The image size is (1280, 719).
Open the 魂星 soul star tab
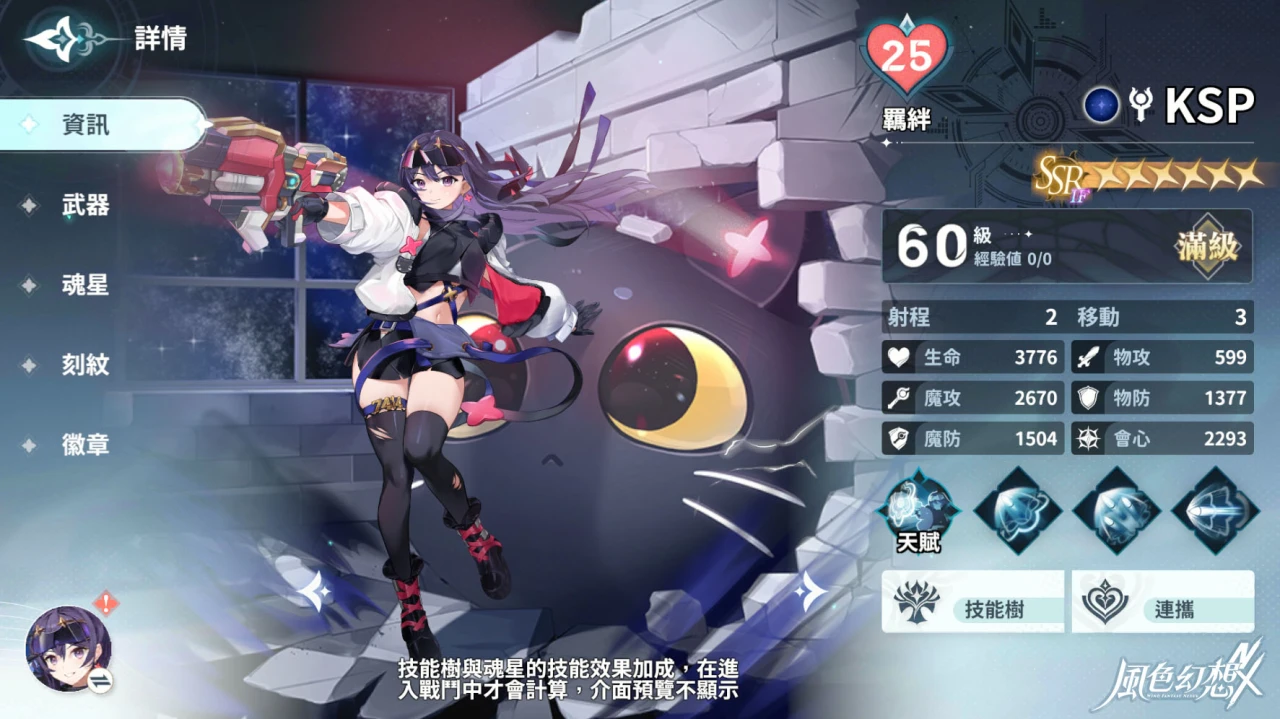click(x=86, y=286)
